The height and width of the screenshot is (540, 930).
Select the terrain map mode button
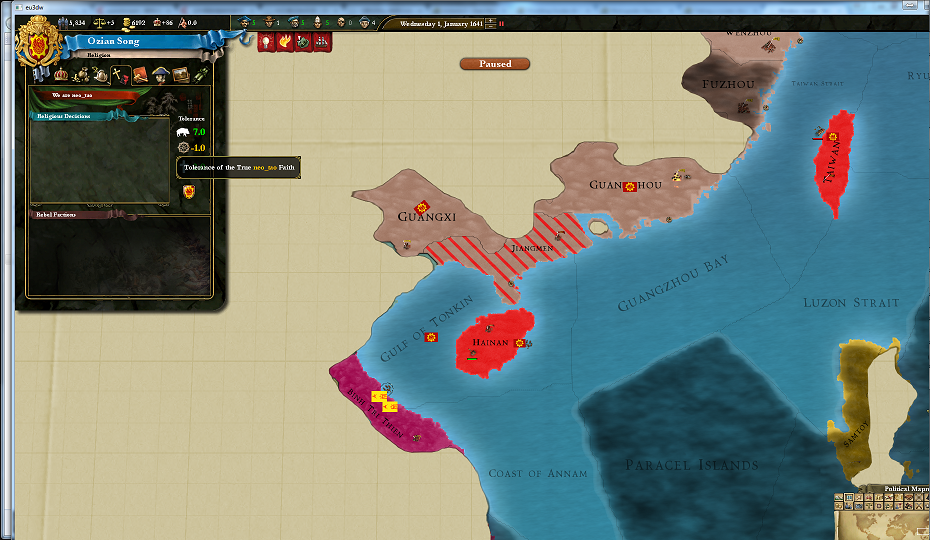coord(838,498)
